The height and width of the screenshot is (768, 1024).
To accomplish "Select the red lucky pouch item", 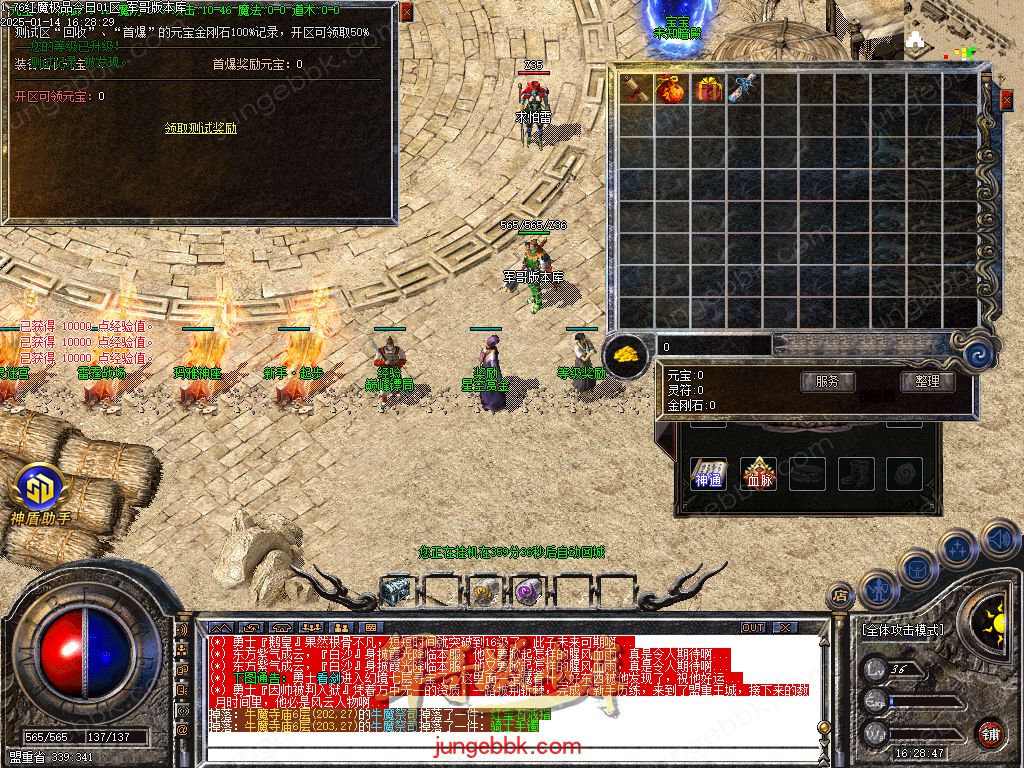I will point(670,89).
